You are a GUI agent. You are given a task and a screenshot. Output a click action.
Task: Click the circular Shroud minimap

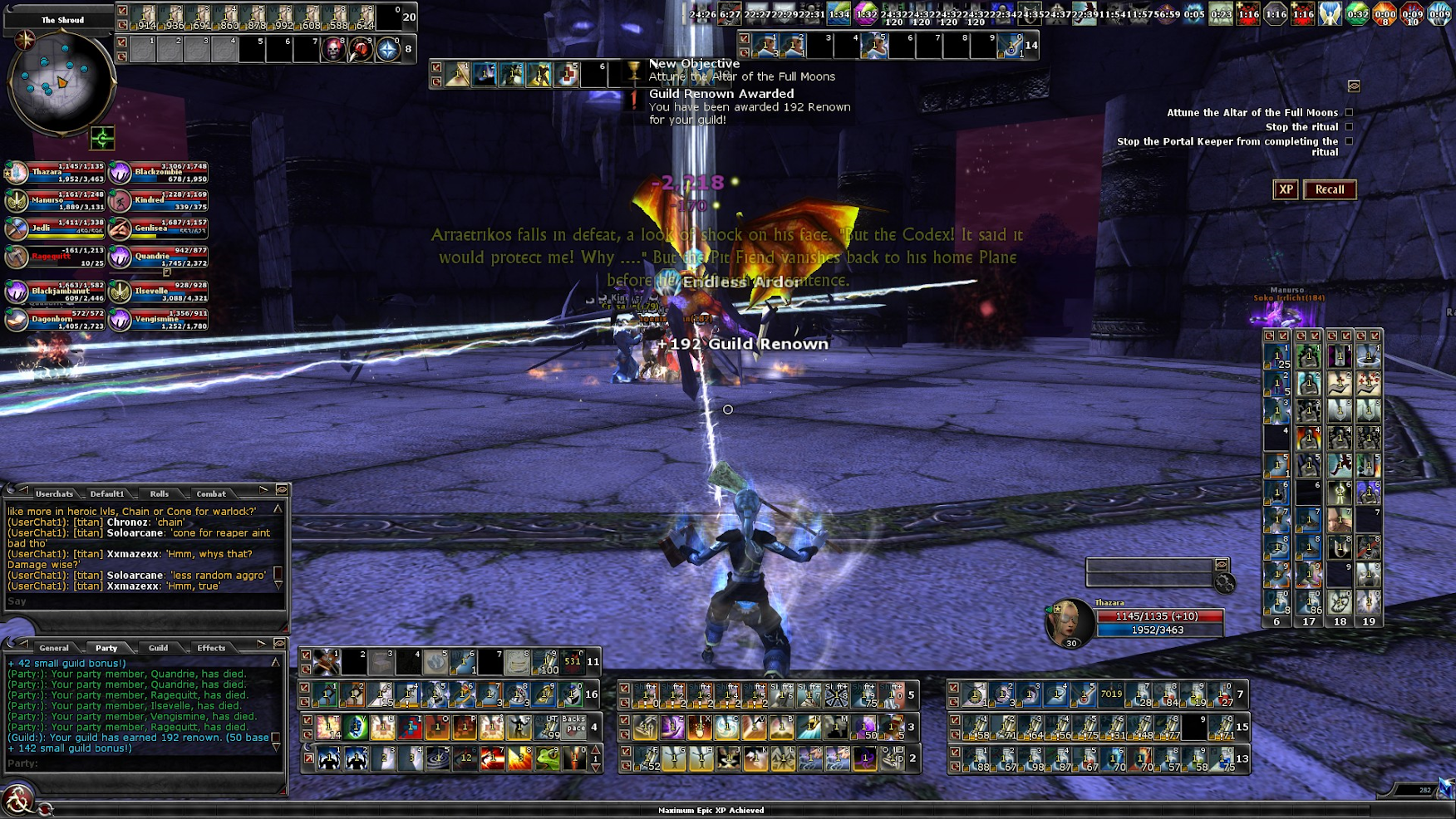click(60, 83)
